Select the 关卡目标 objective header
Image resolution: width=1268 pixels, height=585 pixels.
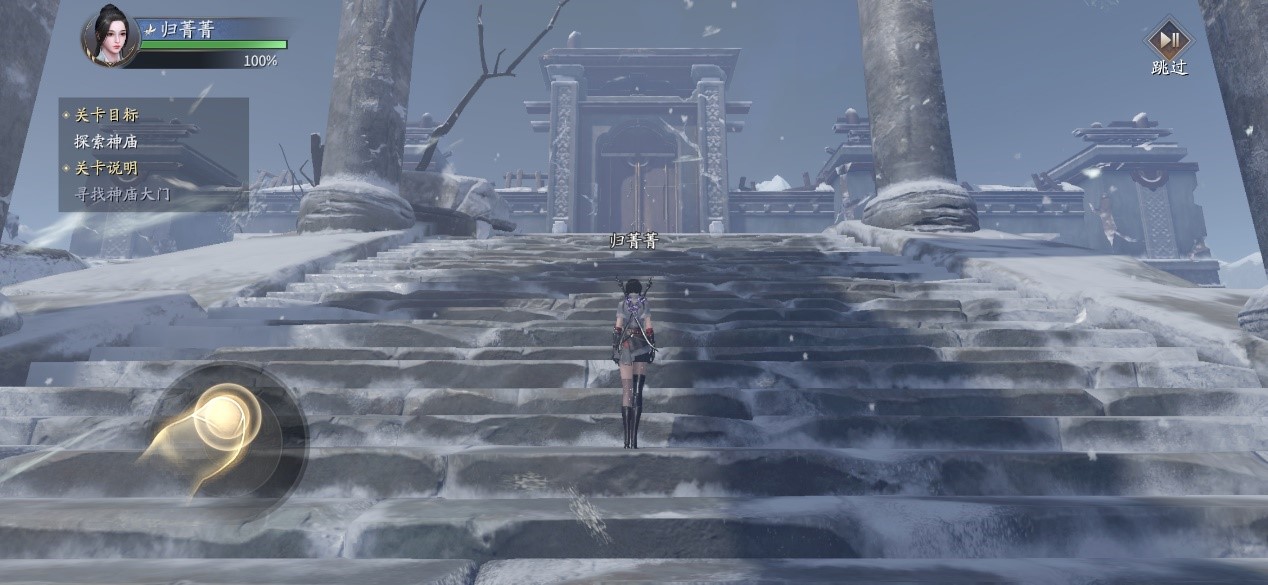[x=106, y=115]
